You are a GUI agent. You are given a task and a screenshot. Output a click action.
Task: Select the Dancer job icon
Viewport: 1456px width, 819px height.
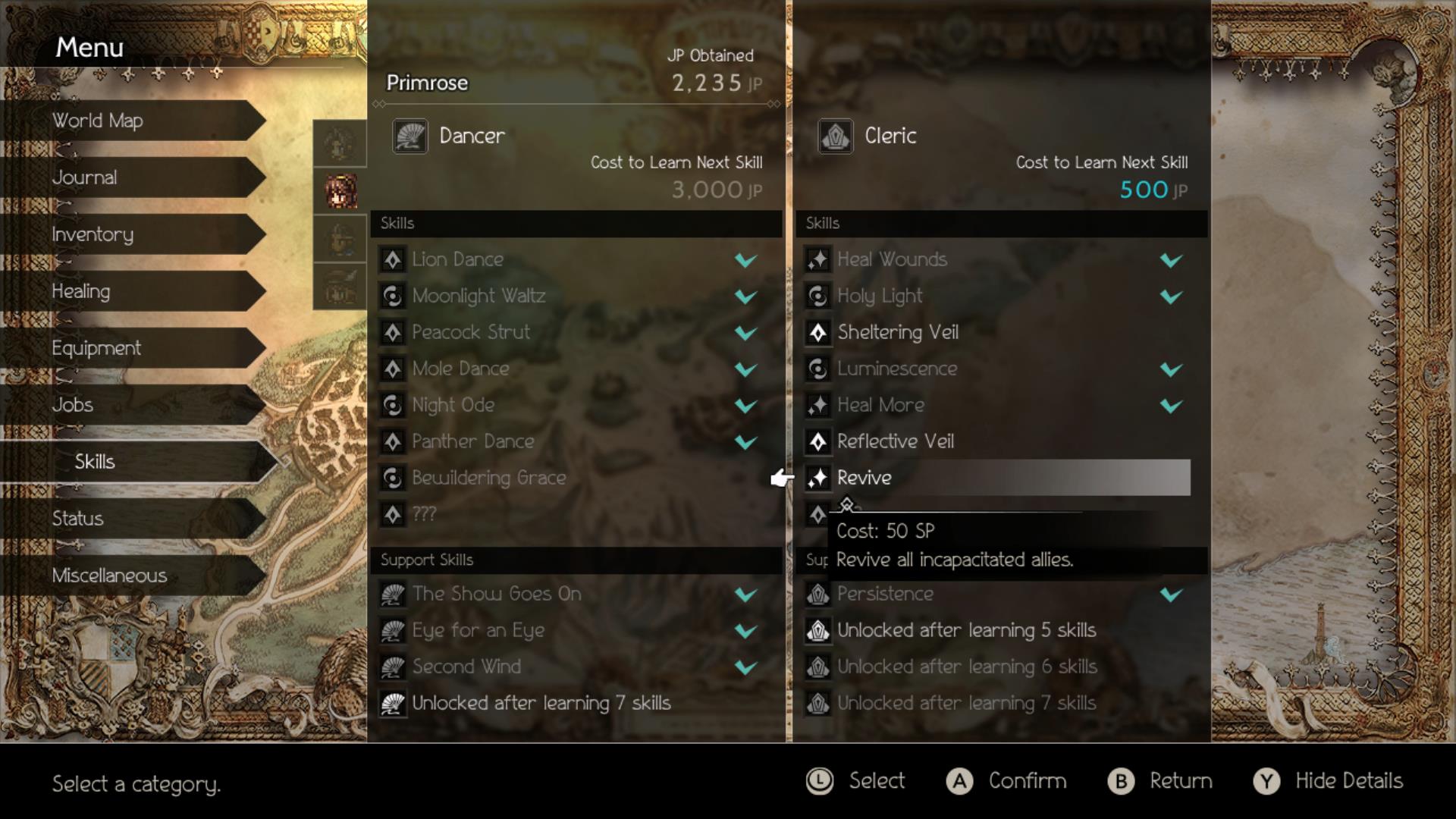pyautogui.click(x=409, y=136)
